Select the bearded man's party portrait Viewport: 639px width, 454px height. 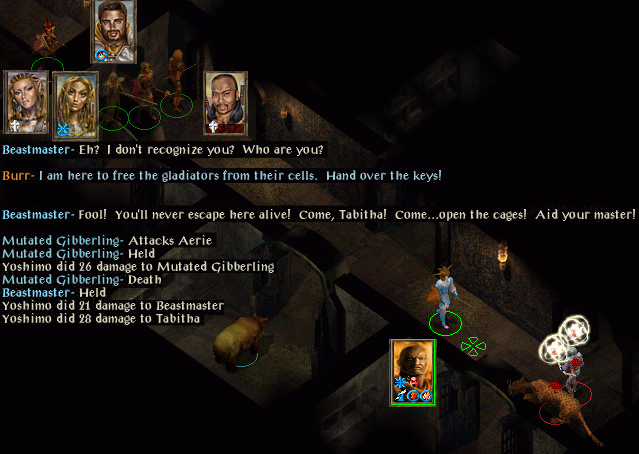[x=114, y=30]
